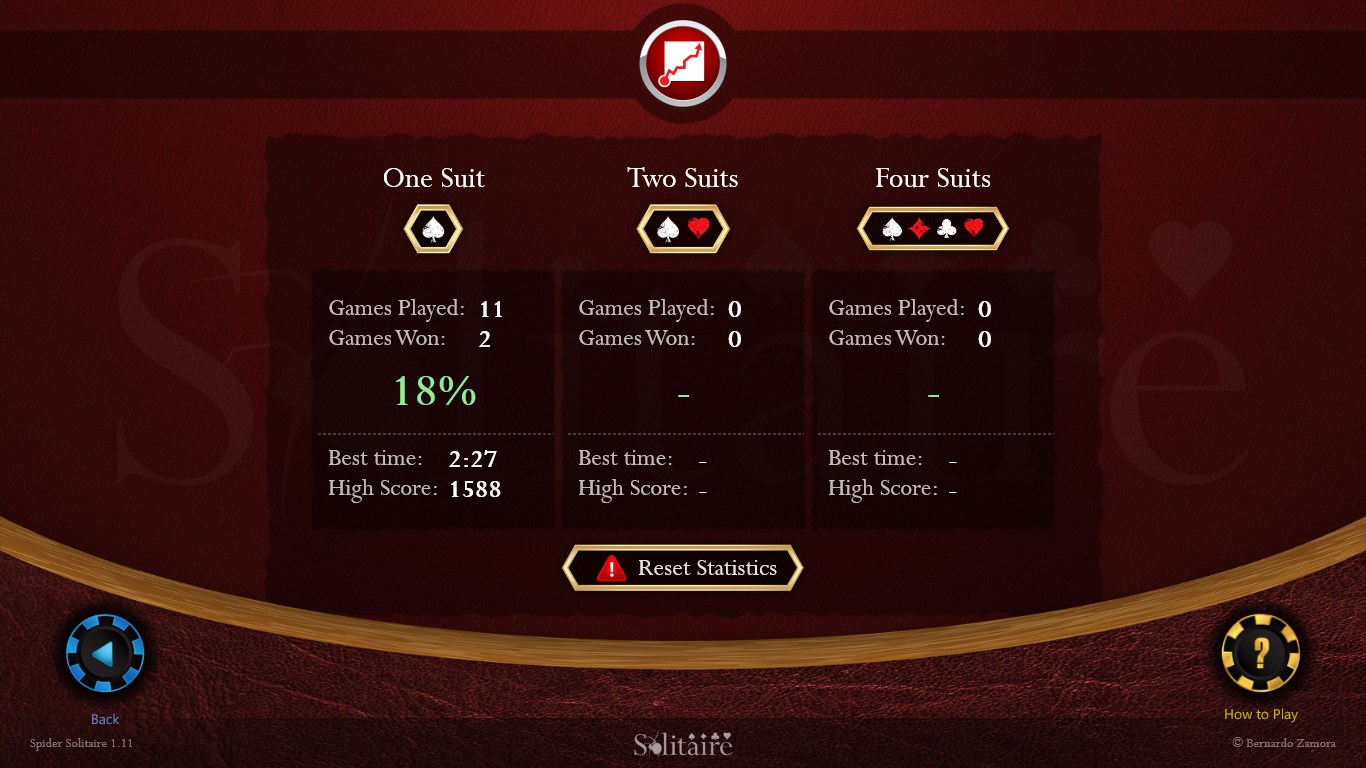Switch to the Four Suits heading

click(932, 178)
